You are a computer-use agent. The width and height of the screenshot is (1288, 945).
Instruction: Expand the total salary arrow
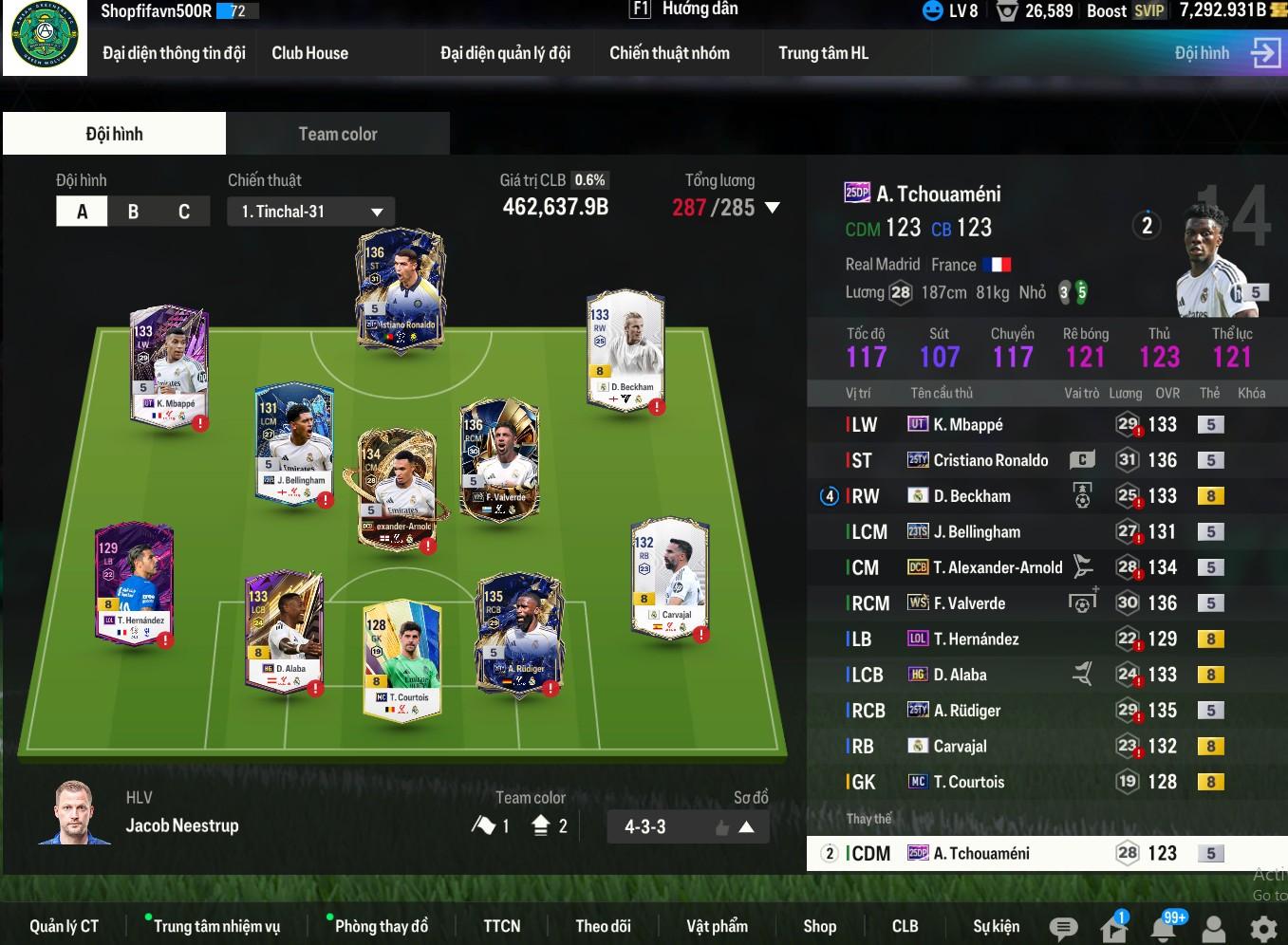[773, 208]
